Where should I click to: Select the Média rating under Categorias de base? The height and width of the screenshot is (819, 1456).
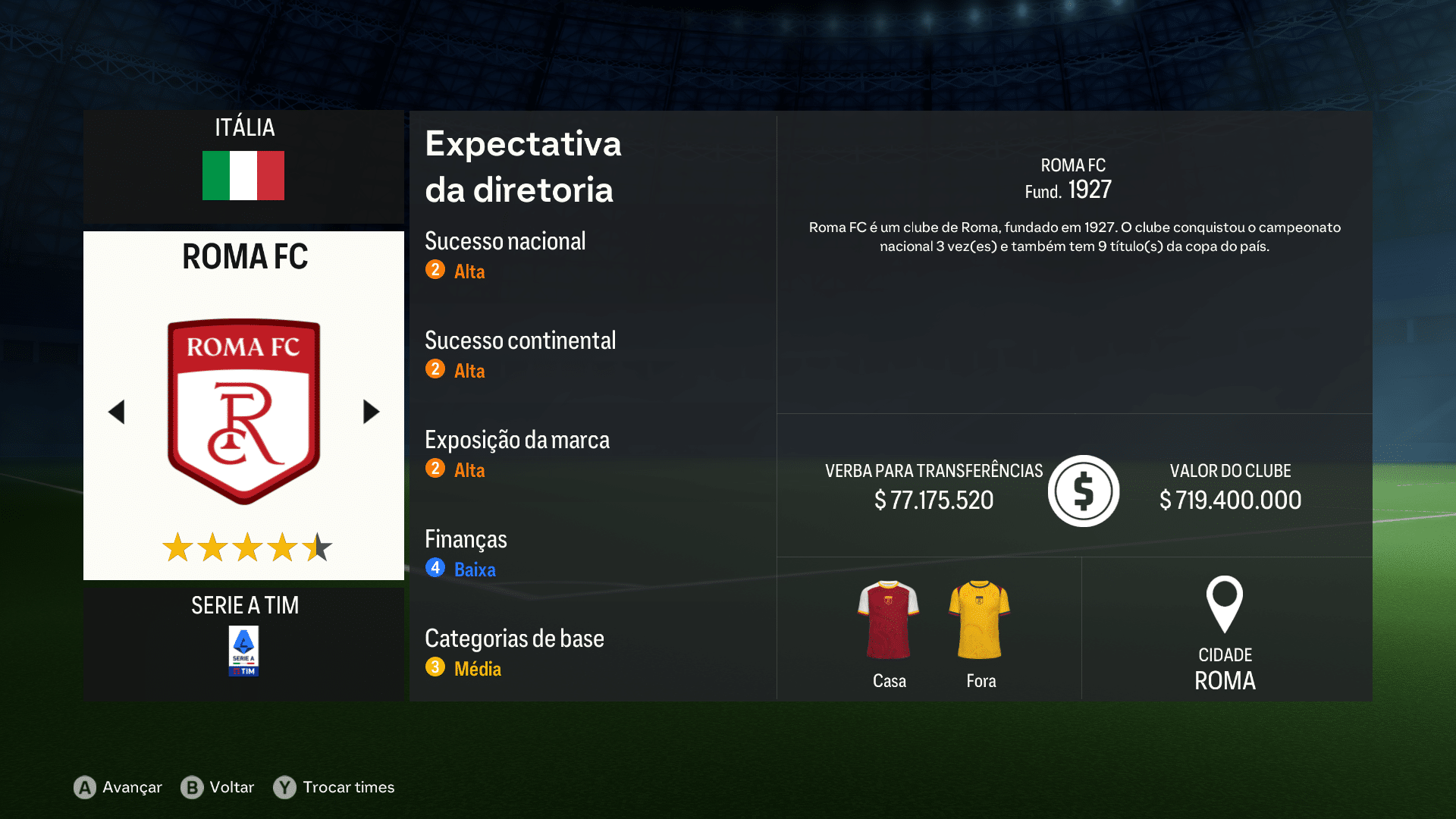point(477,668)
